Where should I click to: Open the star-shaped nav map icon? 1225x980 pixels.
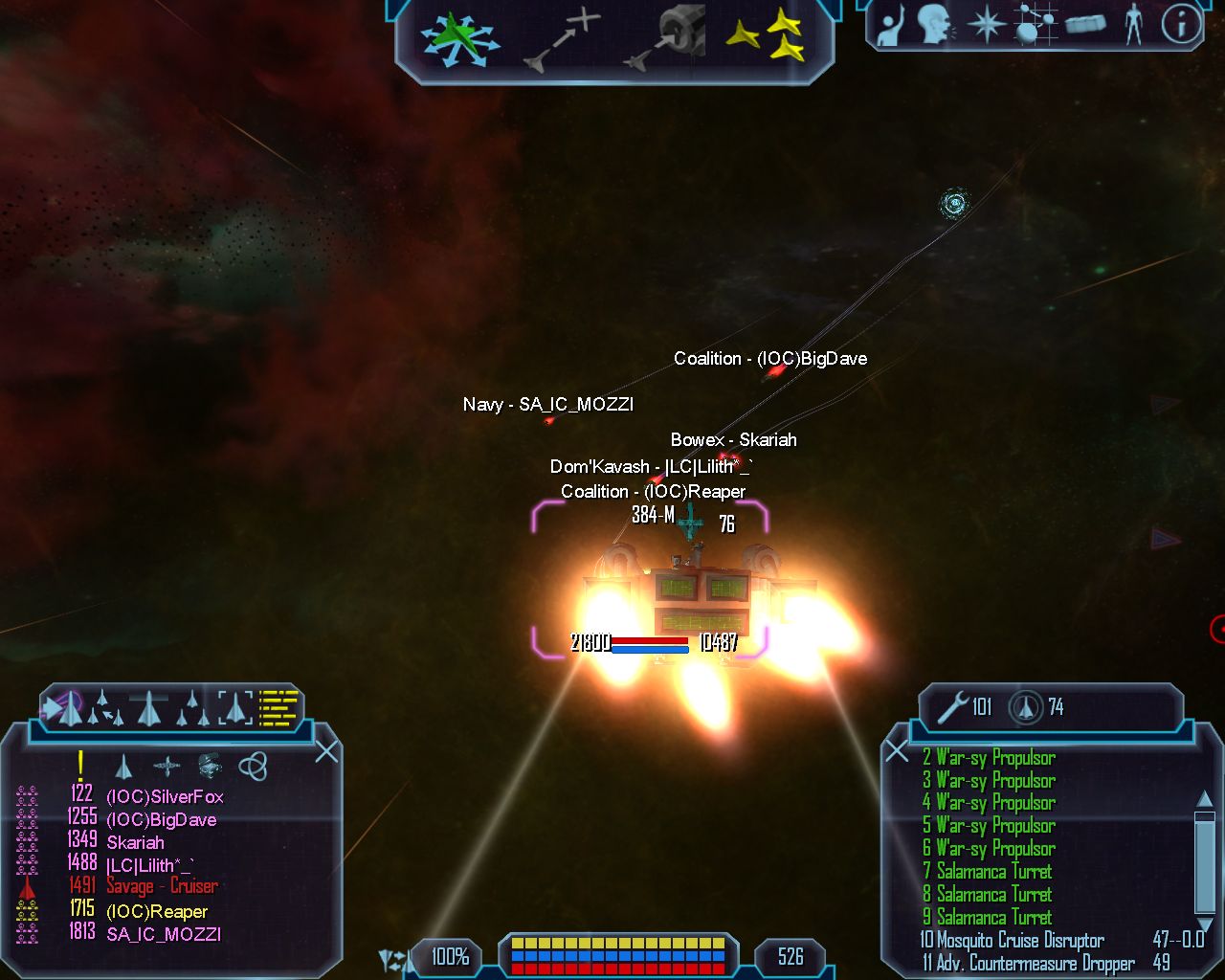[x=985, y=25]
